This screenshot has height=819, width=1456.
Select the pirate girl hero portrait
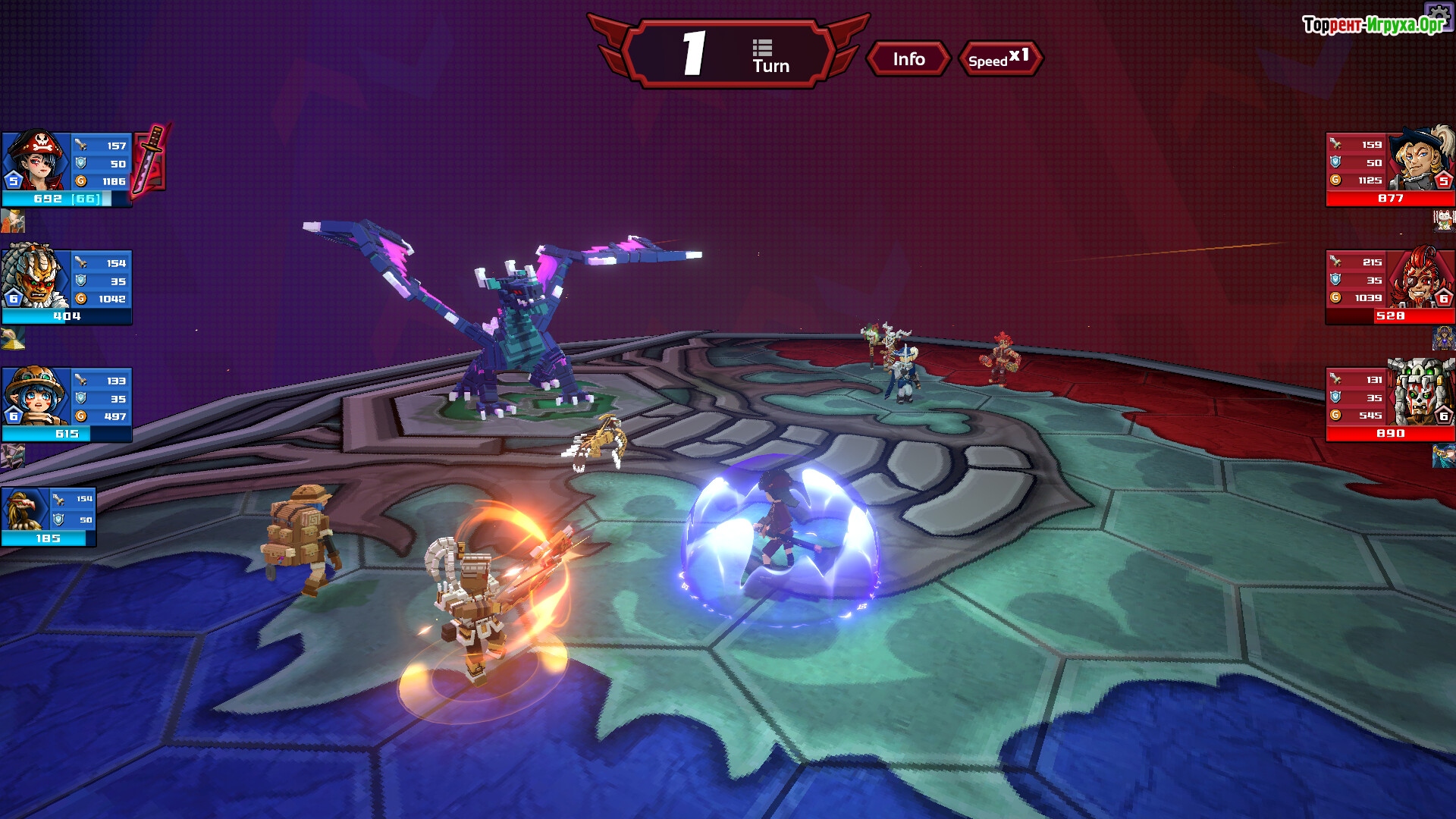tap(36, 161)
